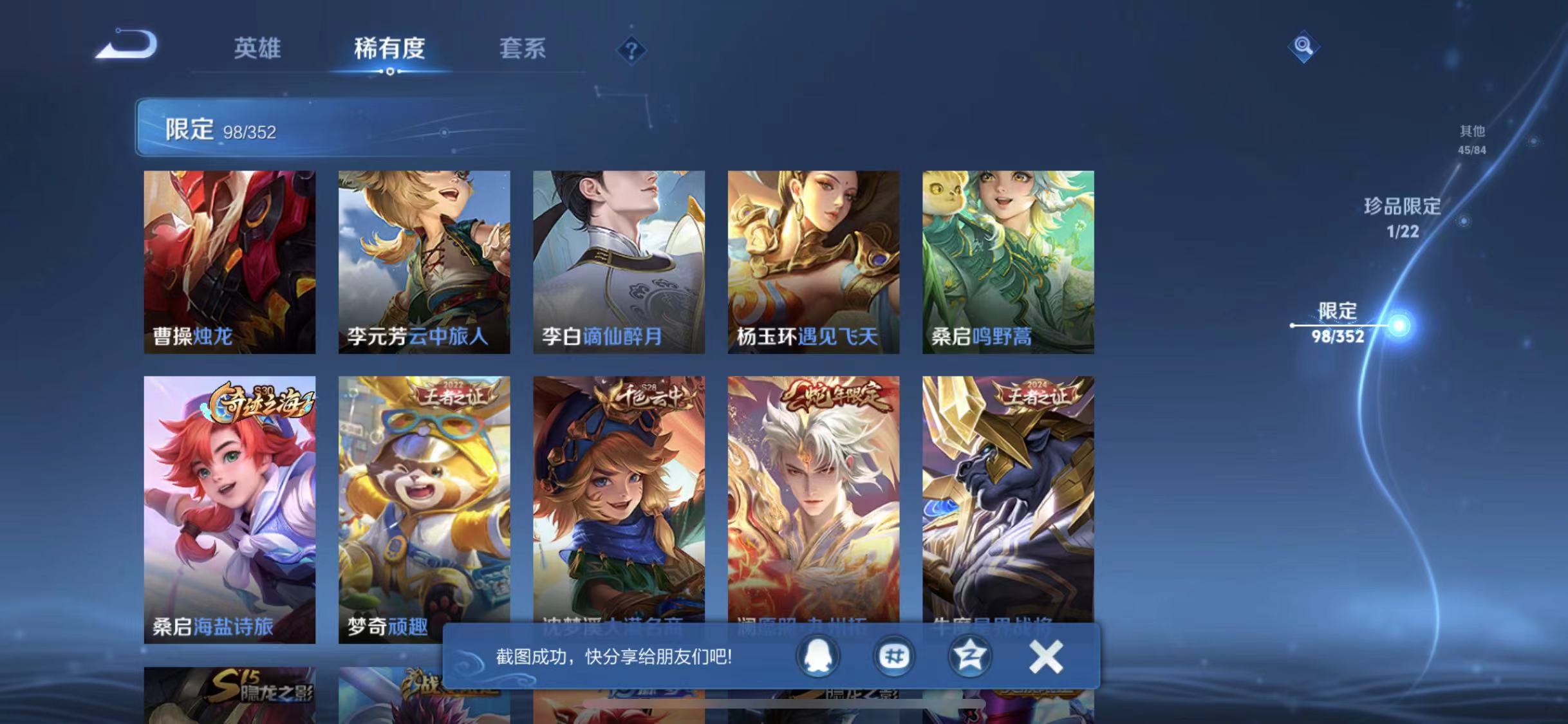
Task: Click the search magnifier icon
Action: coord(1303,46)
